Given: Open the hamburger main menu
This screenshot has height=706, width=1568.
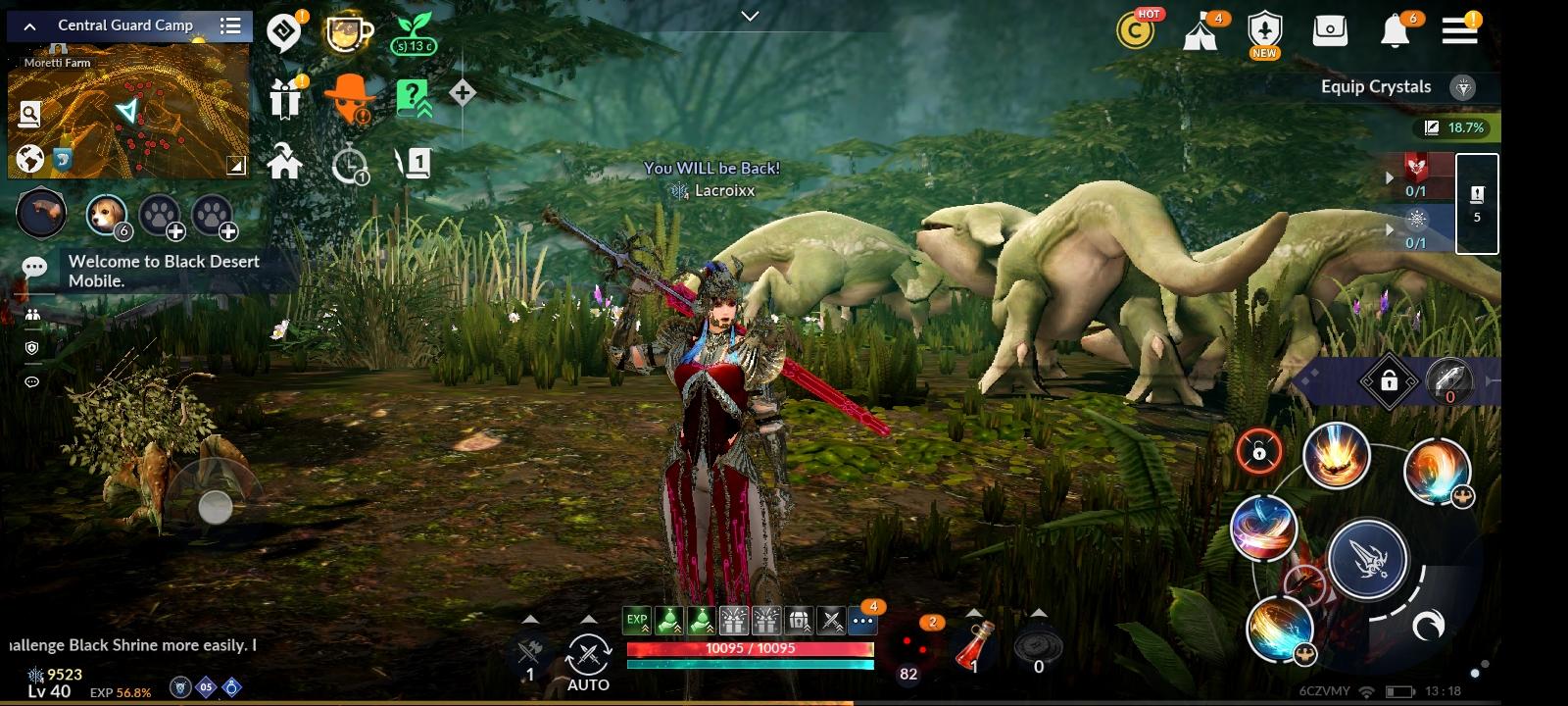Looking at the screenshot, I should (x=1458, y=30).
